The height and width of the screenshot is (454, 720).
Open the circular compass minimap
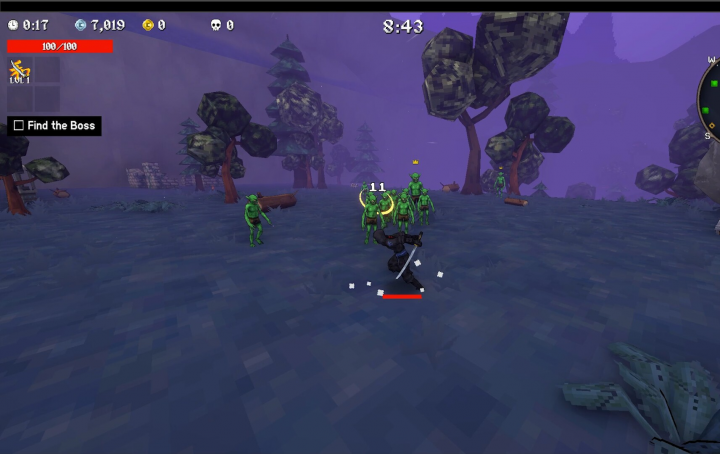709,98
